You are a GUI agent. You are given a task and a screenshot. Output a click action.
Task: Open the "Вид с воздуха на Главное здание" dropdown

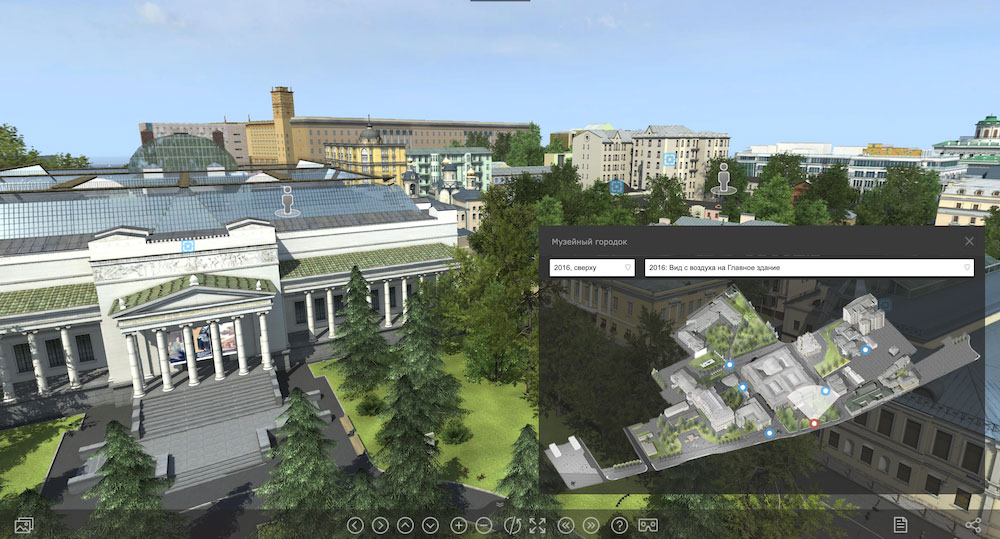(x=808, y=268)
